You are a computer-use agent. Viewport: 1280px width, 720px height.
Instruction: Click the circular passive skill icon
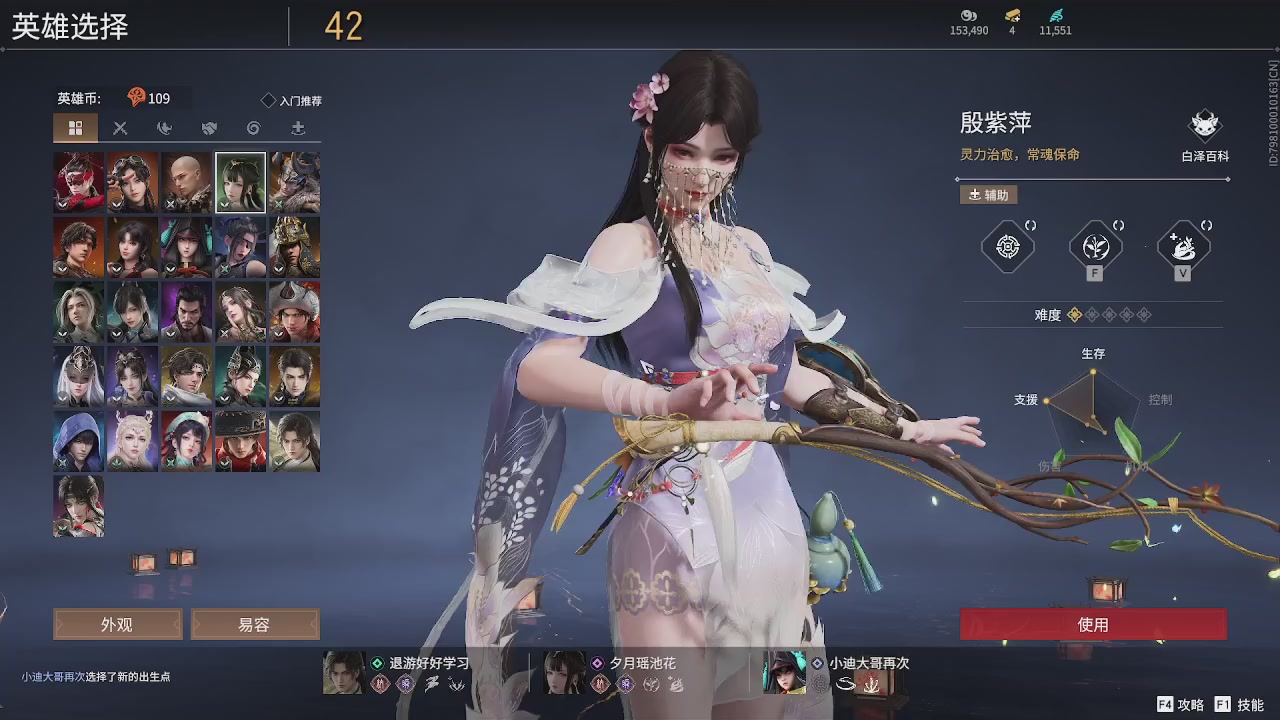pyautogui.click(x=1008, y=246)
